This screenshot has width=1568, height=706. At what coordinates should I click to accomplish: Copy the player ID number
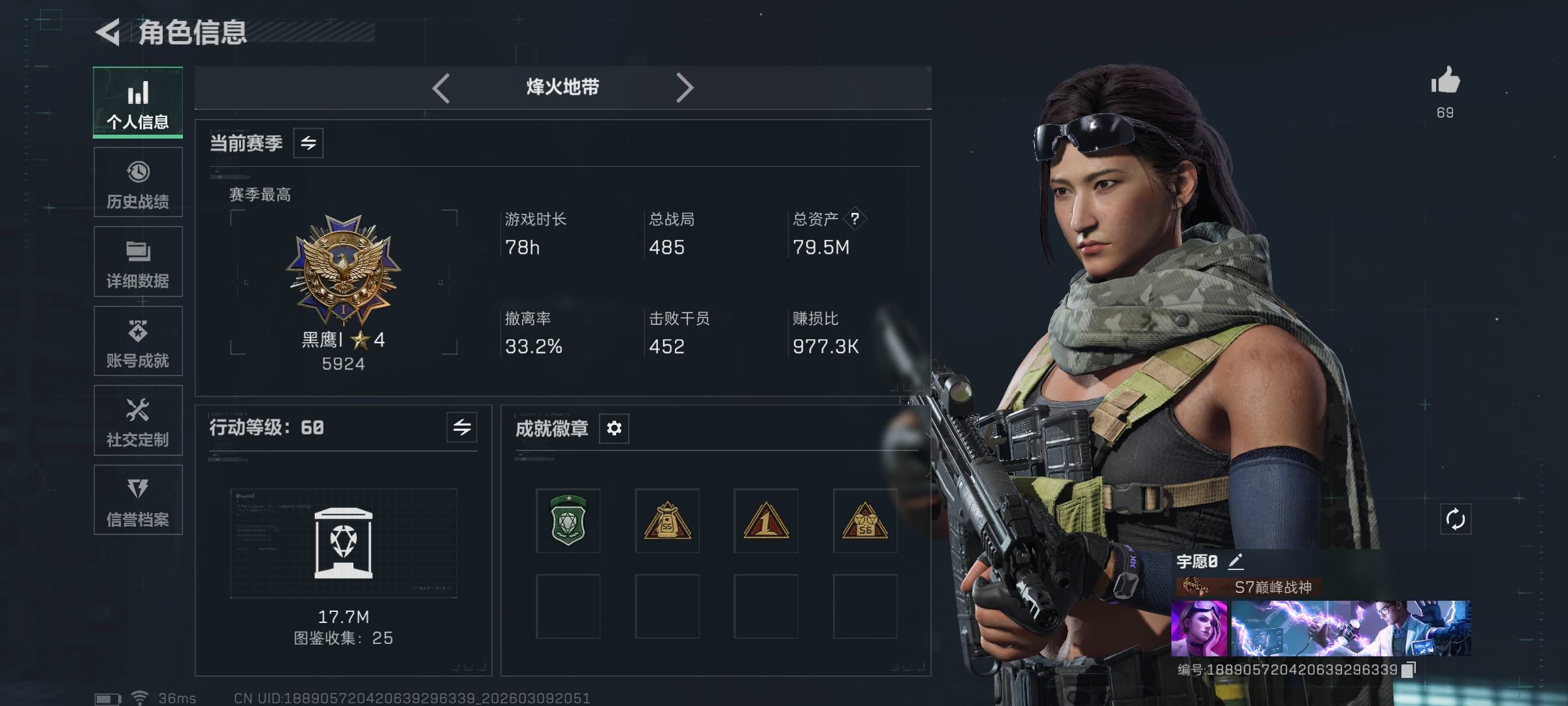(1409, 669)
